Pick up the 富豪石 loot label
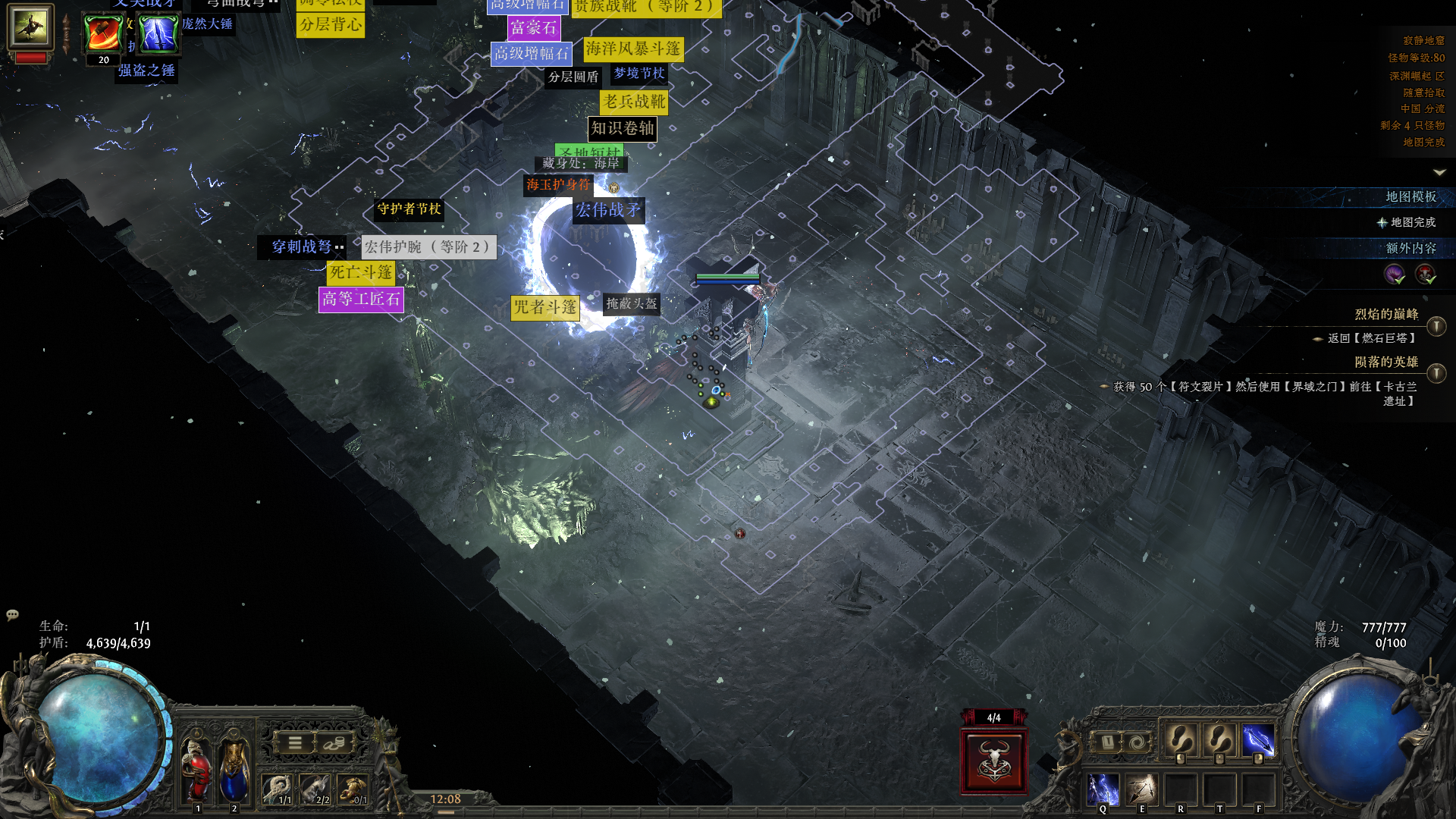Image resolution: width=1456 pixels, height=819 pixels. tap(533, 28)
